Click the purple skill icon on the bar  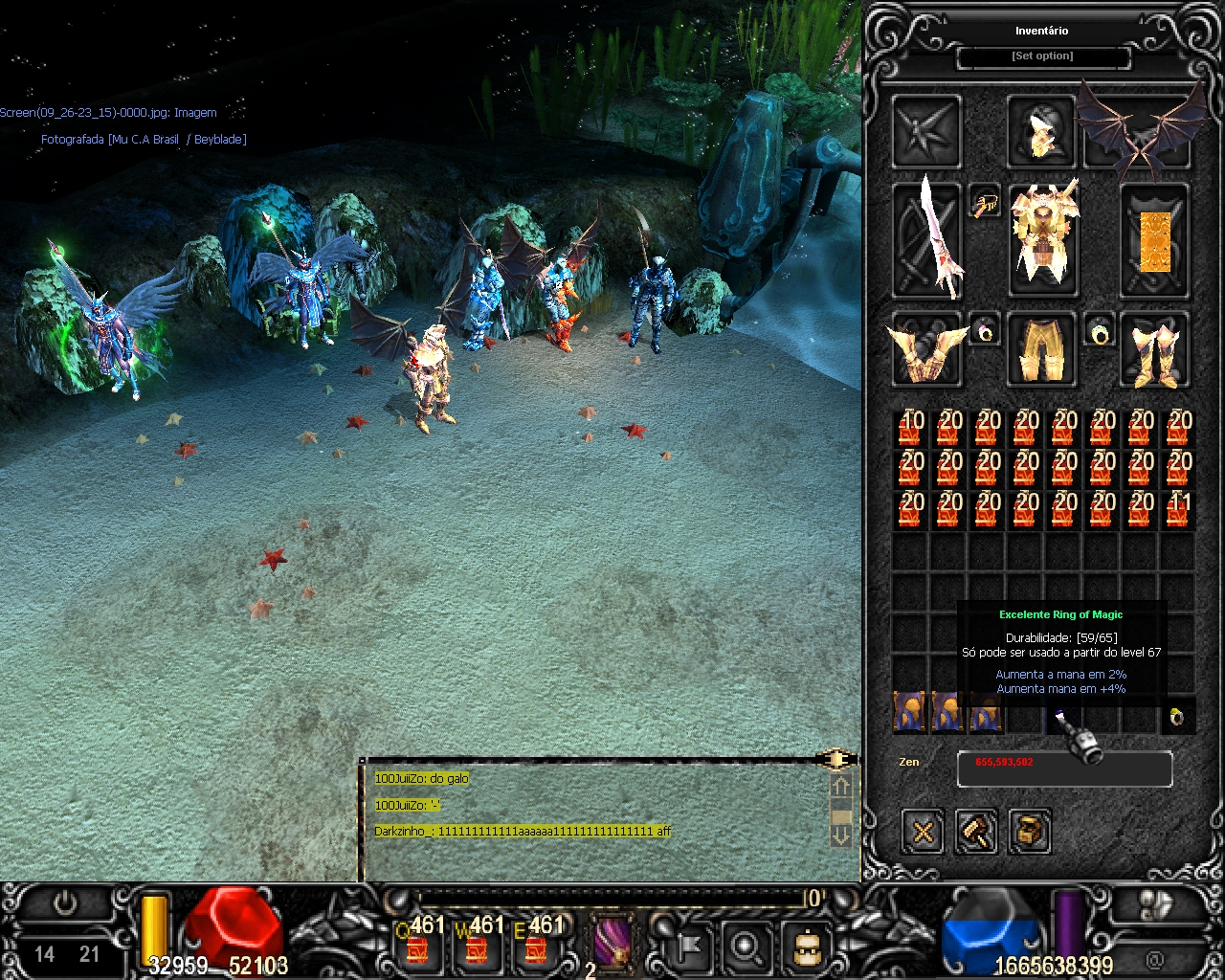pyautogui.click(x=612, y=944)
